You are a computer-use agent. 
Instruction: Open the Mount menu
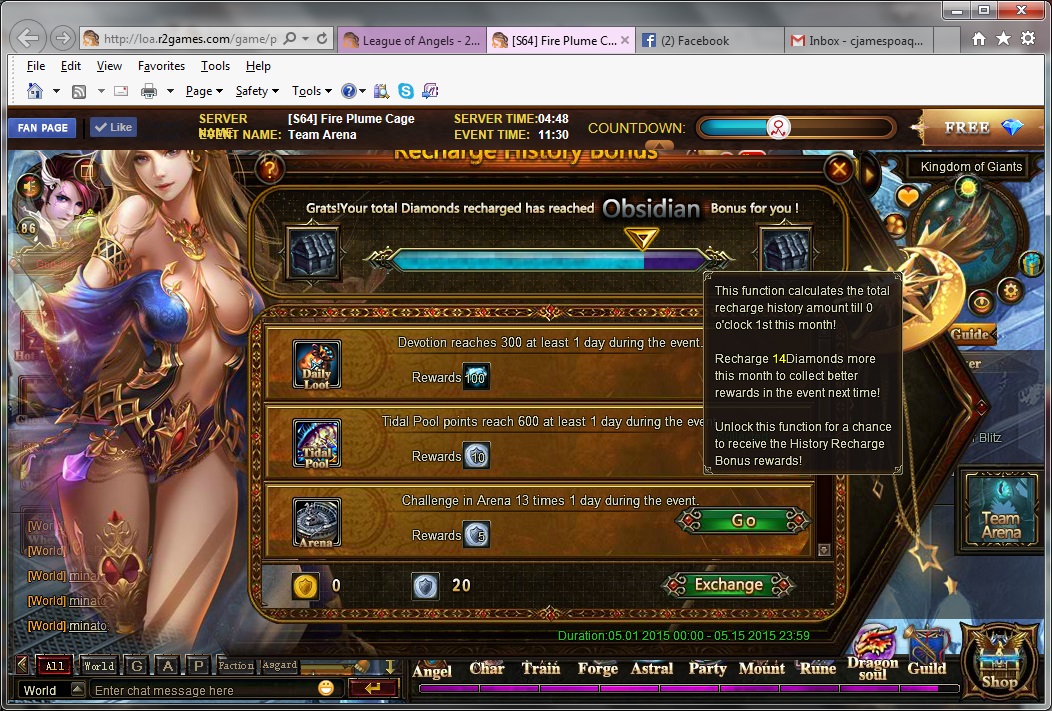pos(762,669)
